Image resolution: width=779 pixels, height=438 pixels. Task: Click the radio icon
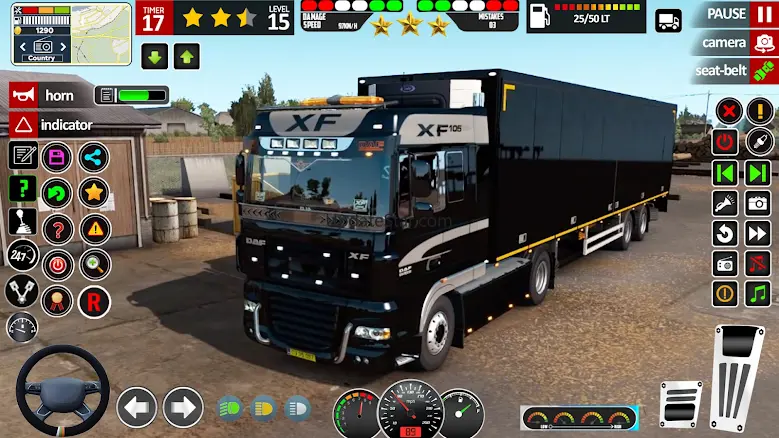[726, 264]
